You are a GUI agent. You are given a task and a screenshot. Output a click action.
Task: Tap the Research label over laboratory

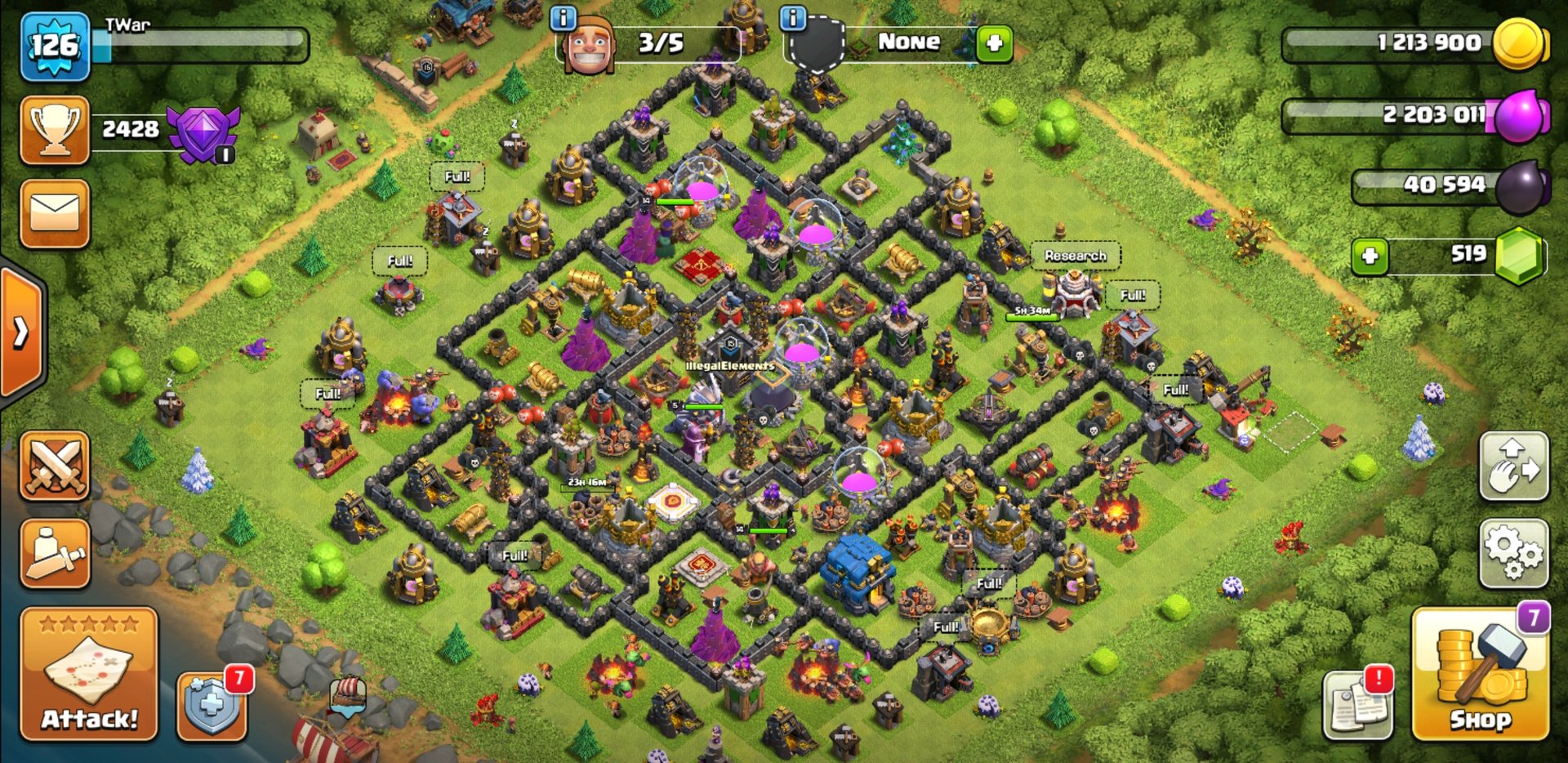(x=1075, y=256)
